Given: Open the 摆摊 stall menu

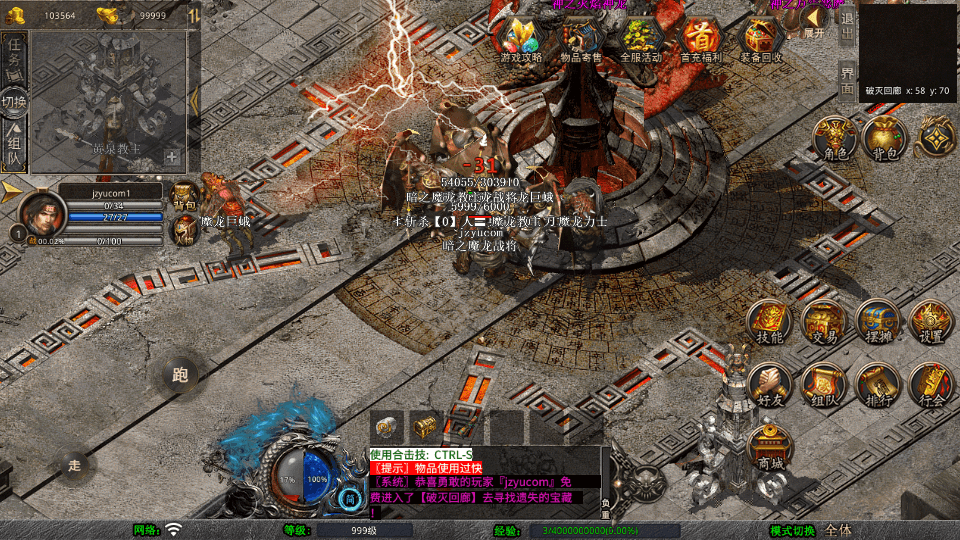Looking at the screenshot, I should tap(877, 320).
